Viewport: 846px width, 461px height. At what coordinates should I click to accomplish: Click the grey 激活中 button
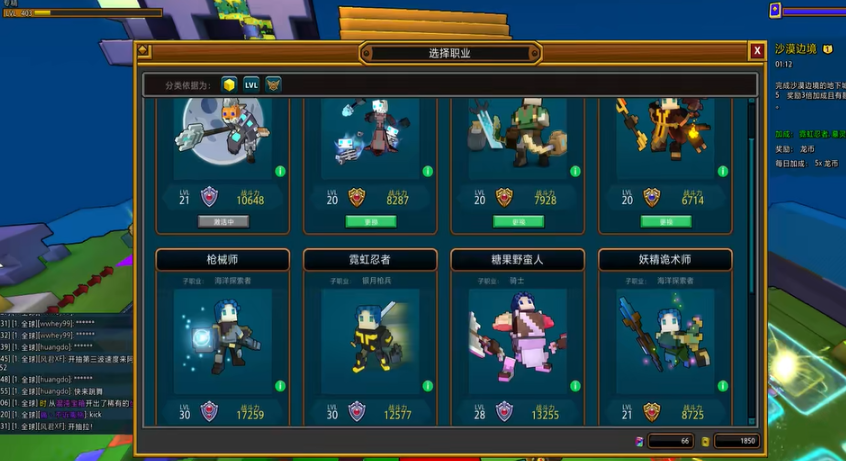point(222,221)
